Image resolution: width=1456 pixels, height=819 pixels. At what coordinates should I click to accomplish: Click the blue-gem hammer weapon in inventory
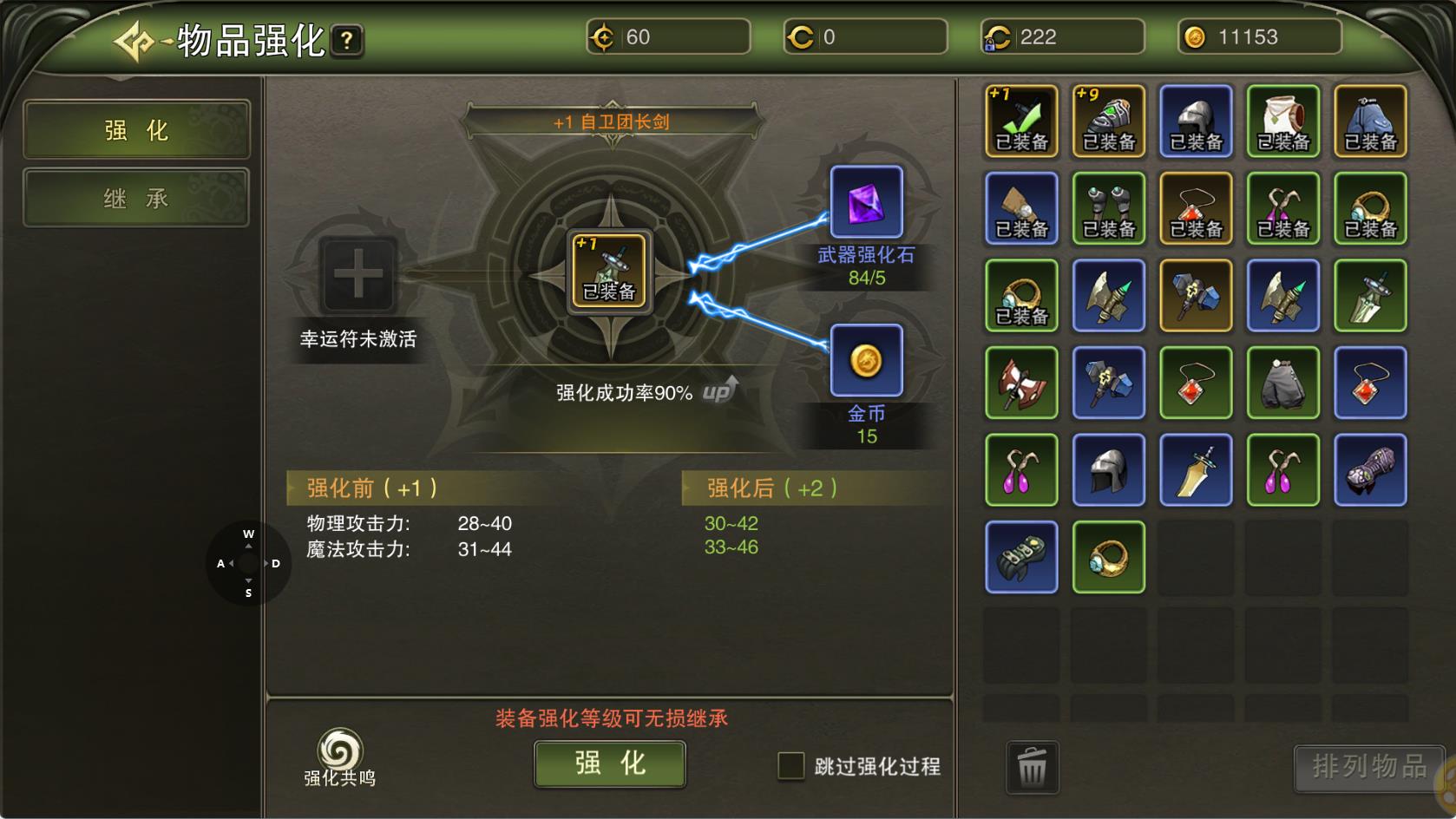[x=1196, y=296]
